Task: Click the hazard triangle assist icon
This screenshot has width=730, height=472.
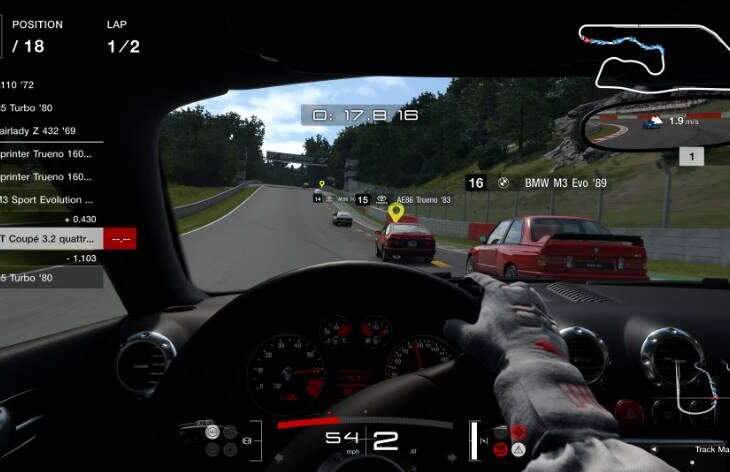Action: (x=518, y=450)
